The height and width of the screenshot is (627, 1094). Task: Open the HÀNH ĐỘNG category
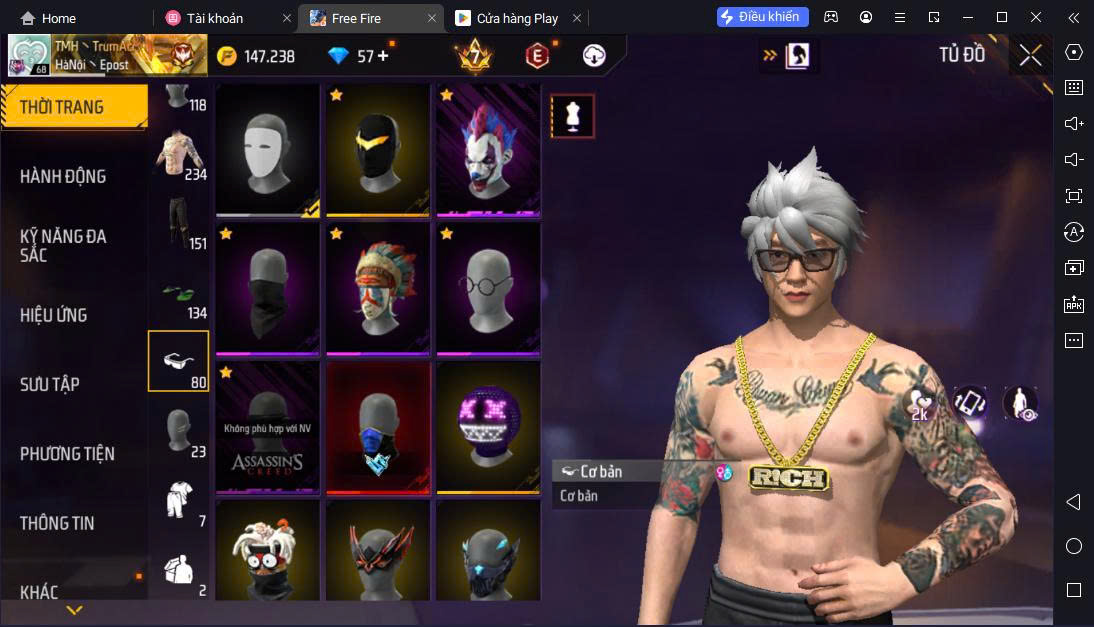point(63,176)
